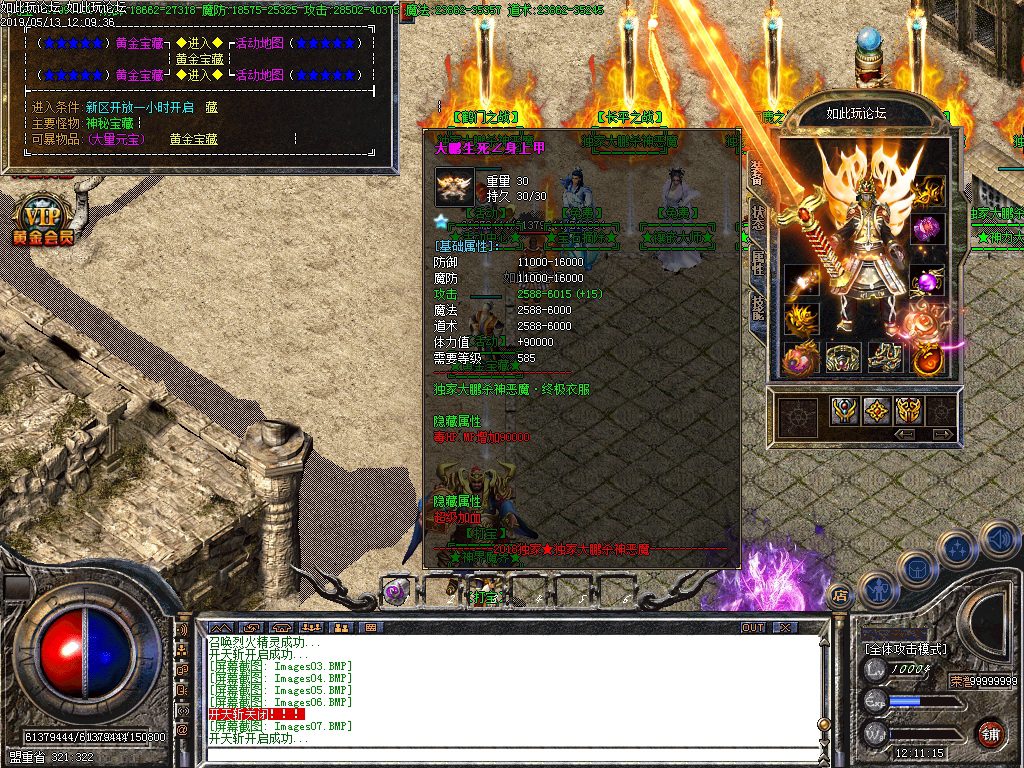The image size is (1024, 768).
Task: Use the purple orb hotbar item
Action: [397, 591]
